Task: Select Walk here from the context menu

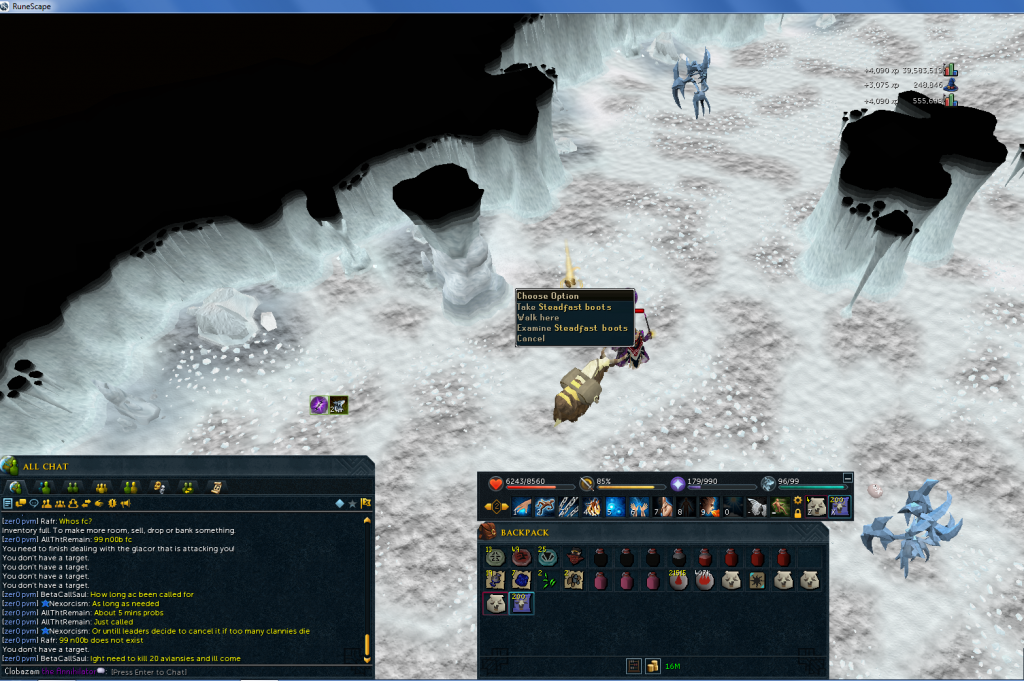Action: click(539, 317)
